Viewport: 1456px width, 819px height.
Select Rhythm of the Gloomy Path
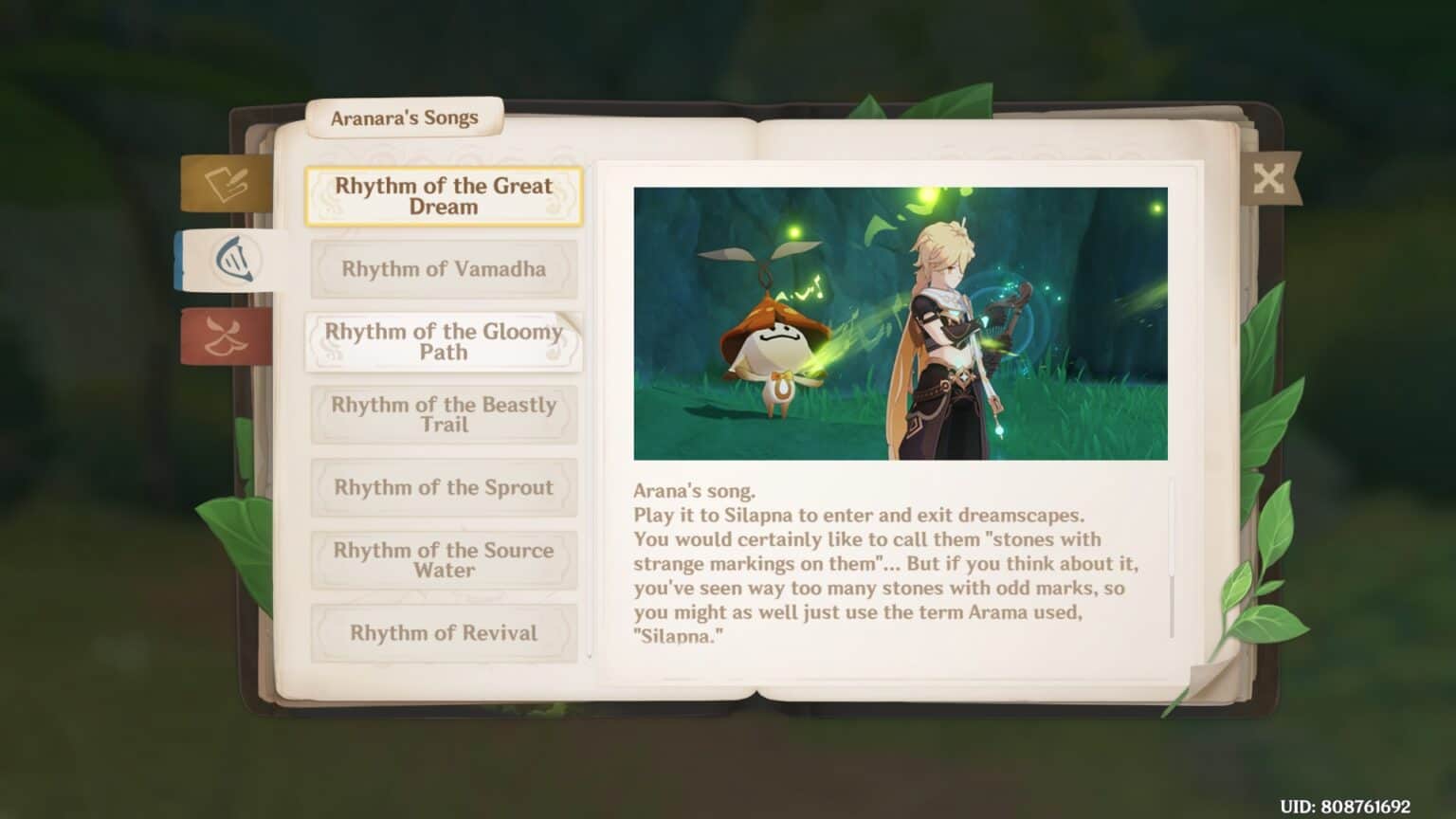(x=444, y=342)
